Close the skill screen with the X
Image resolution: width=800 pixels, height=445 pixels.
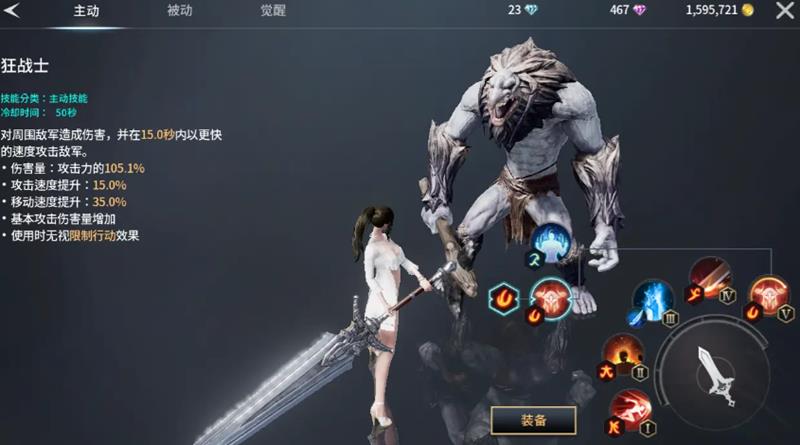click(781, 11)
